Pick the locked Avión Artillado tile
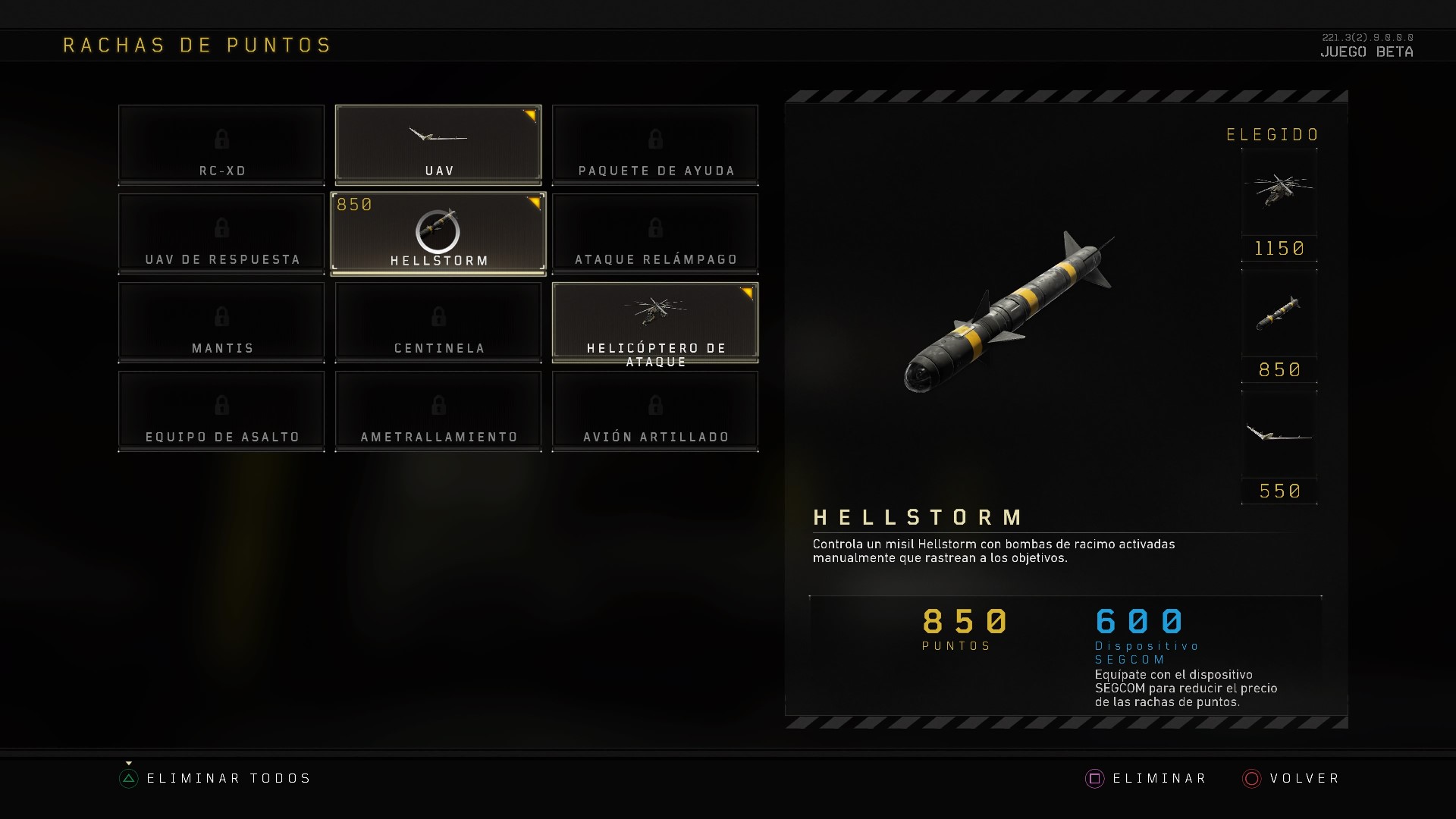 (655, 410)
